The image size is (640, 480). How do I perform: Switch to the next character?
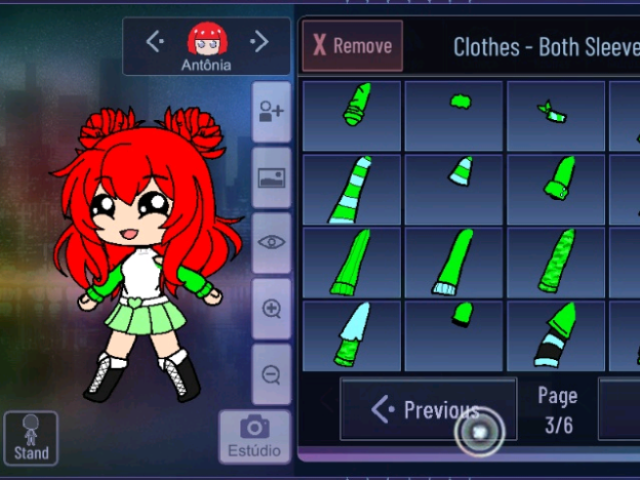pyautogui.click(x=259, y=41)
